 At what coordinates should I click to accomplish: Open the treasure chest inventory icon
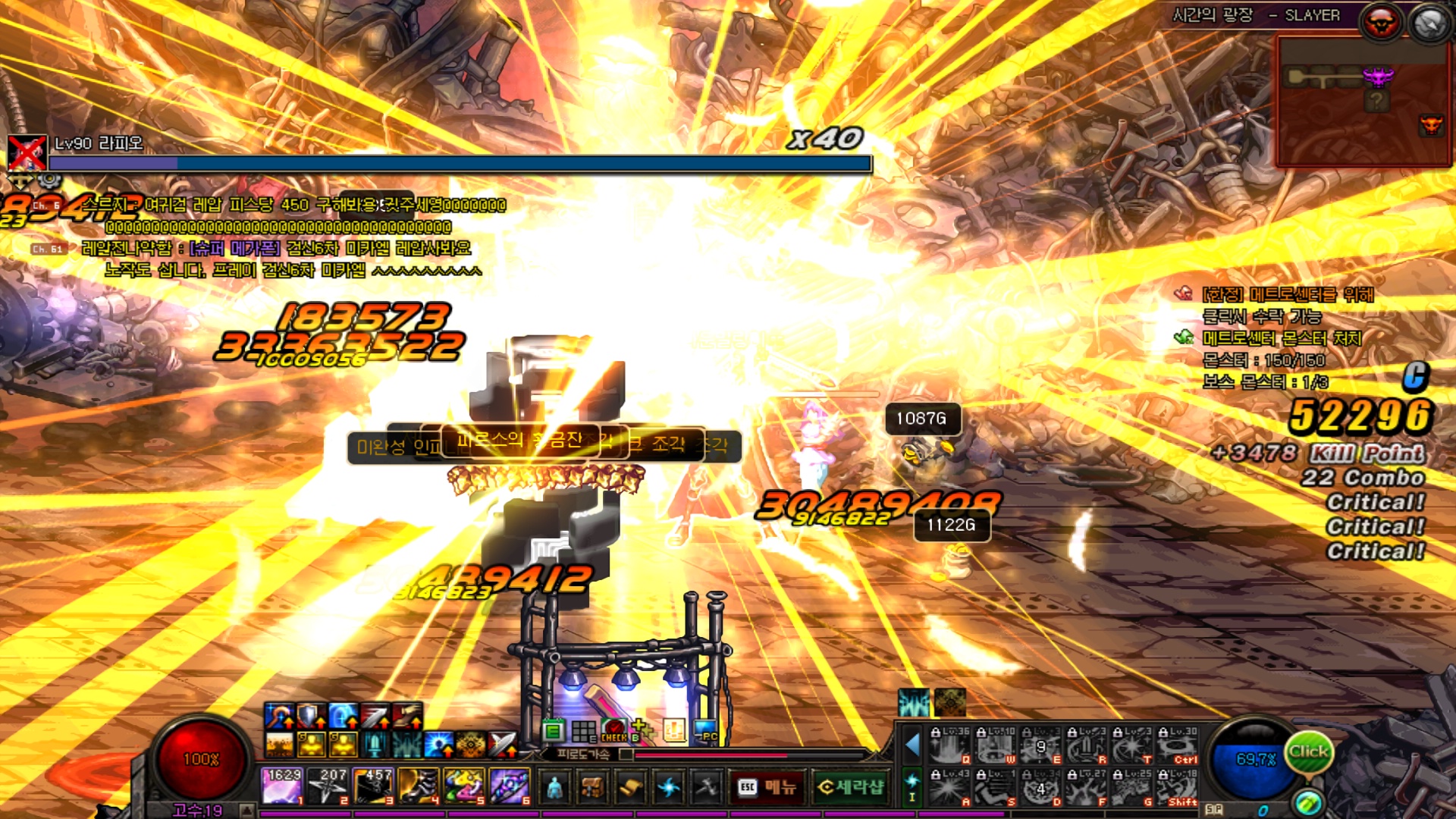coord(592,788)
